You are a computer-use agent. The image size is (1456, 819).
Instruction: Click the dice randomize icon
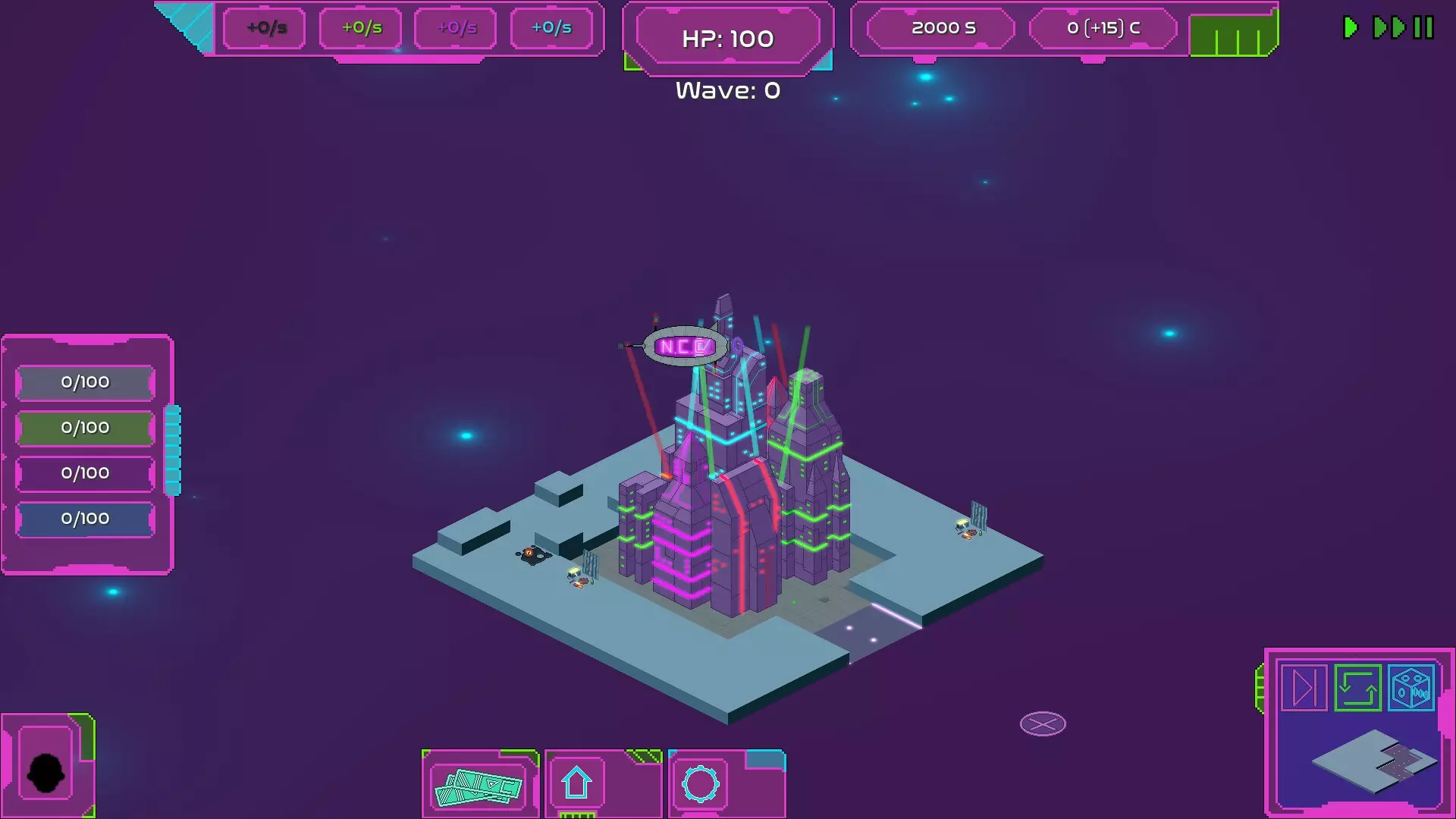pos(1409,688)
